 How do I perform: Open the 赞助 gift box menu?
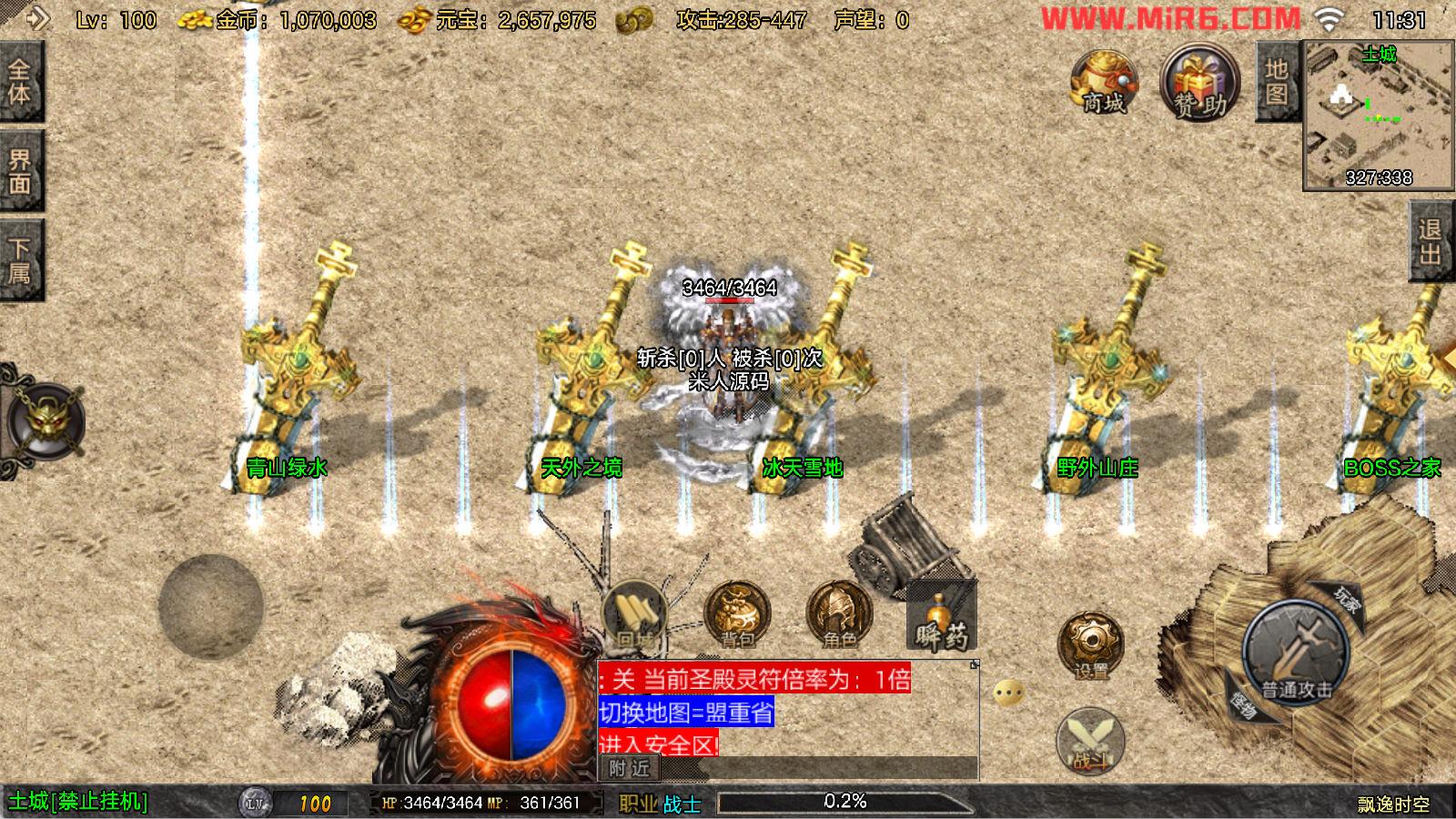click(x=1199, y=85)
